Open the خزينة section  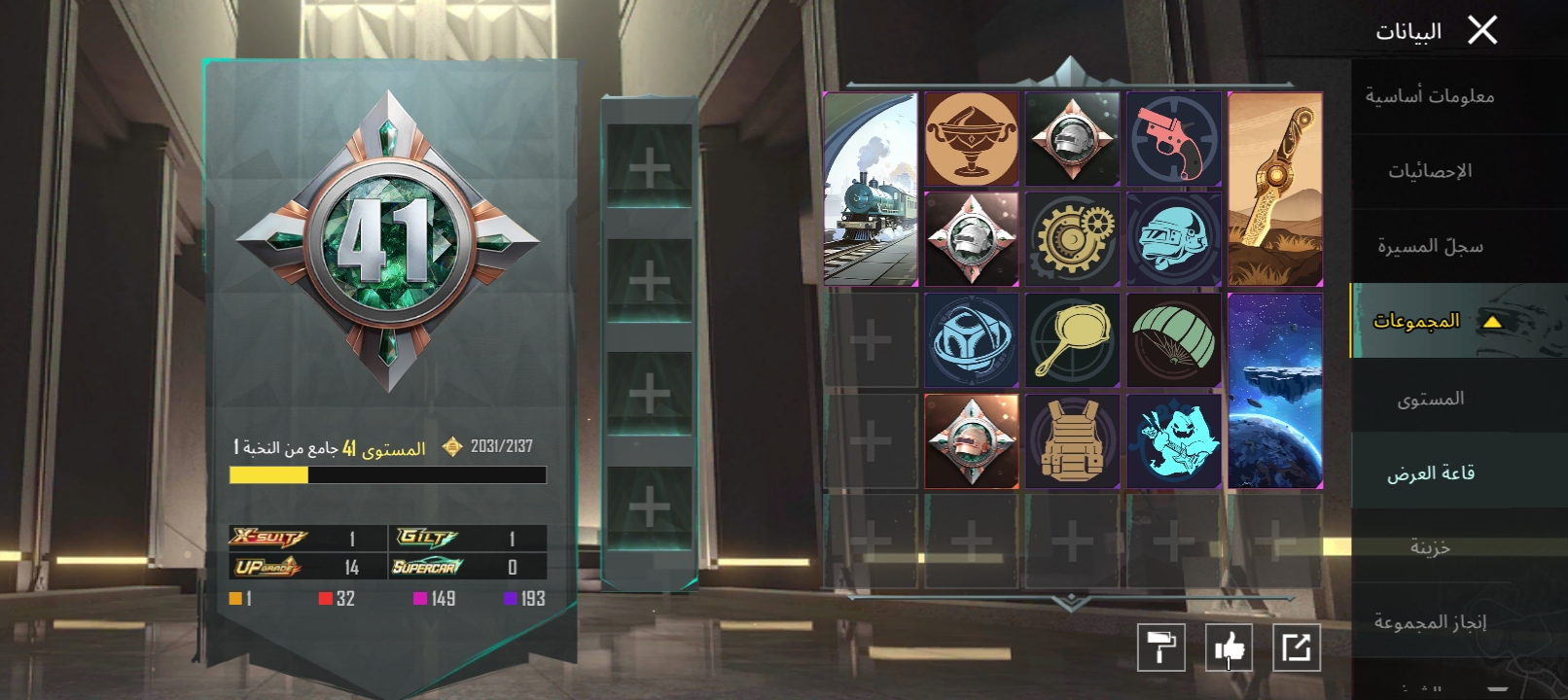(1429, 547)
